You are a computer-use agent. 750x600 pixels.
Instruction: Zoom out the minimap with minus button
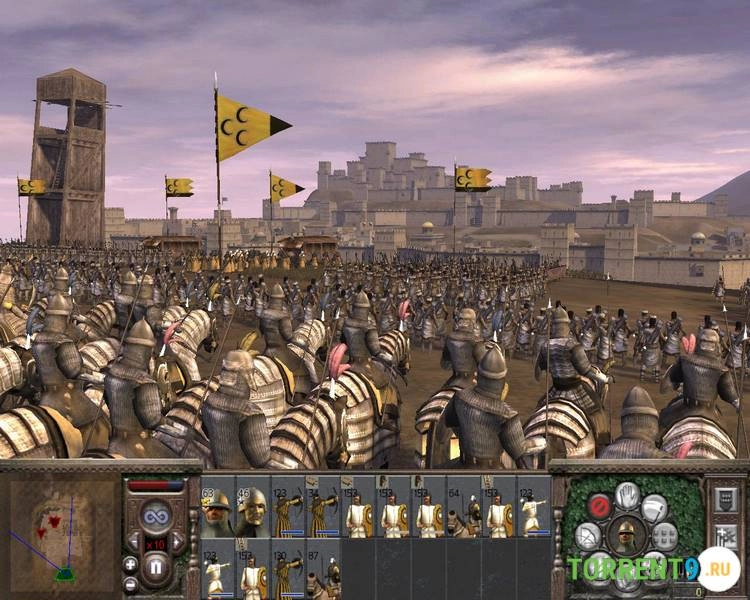pos(130,582)
